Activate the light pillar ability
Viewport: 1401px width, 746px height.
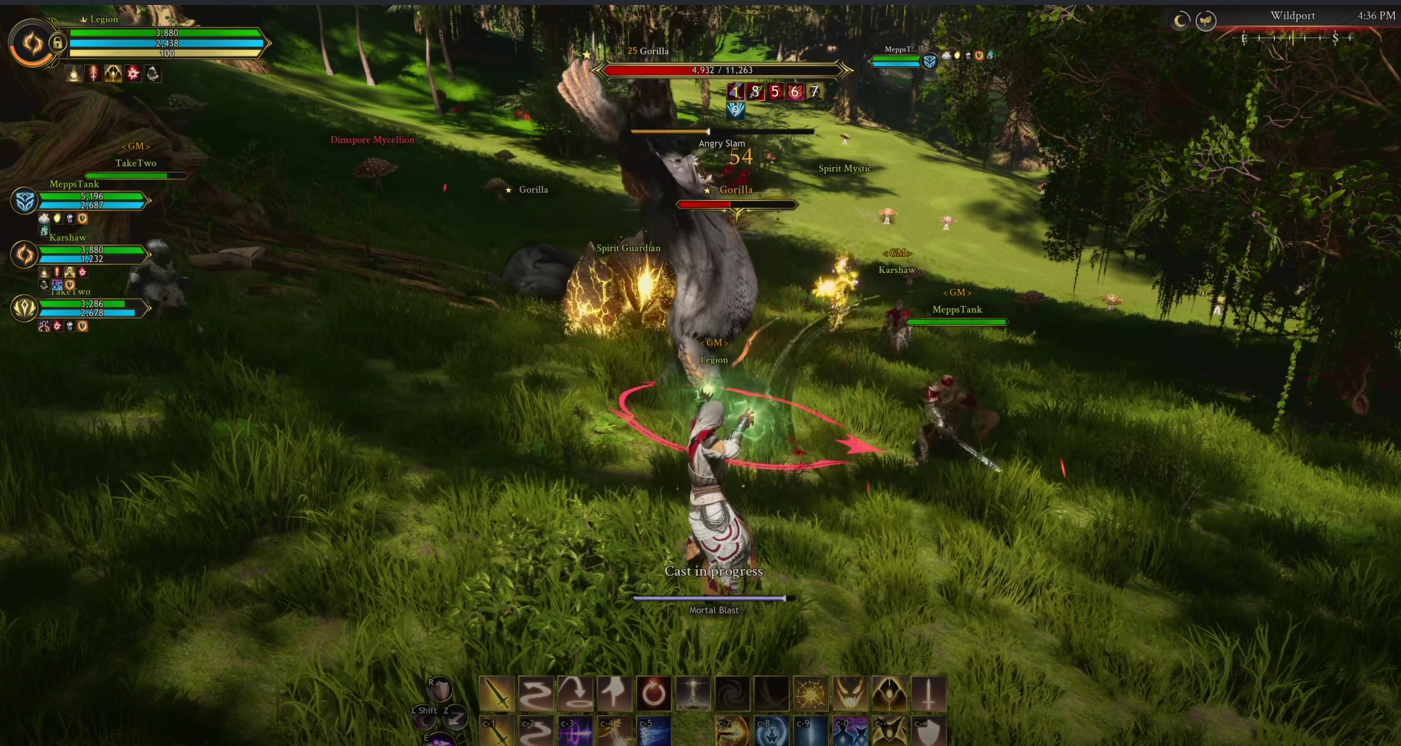pos(693,693)
